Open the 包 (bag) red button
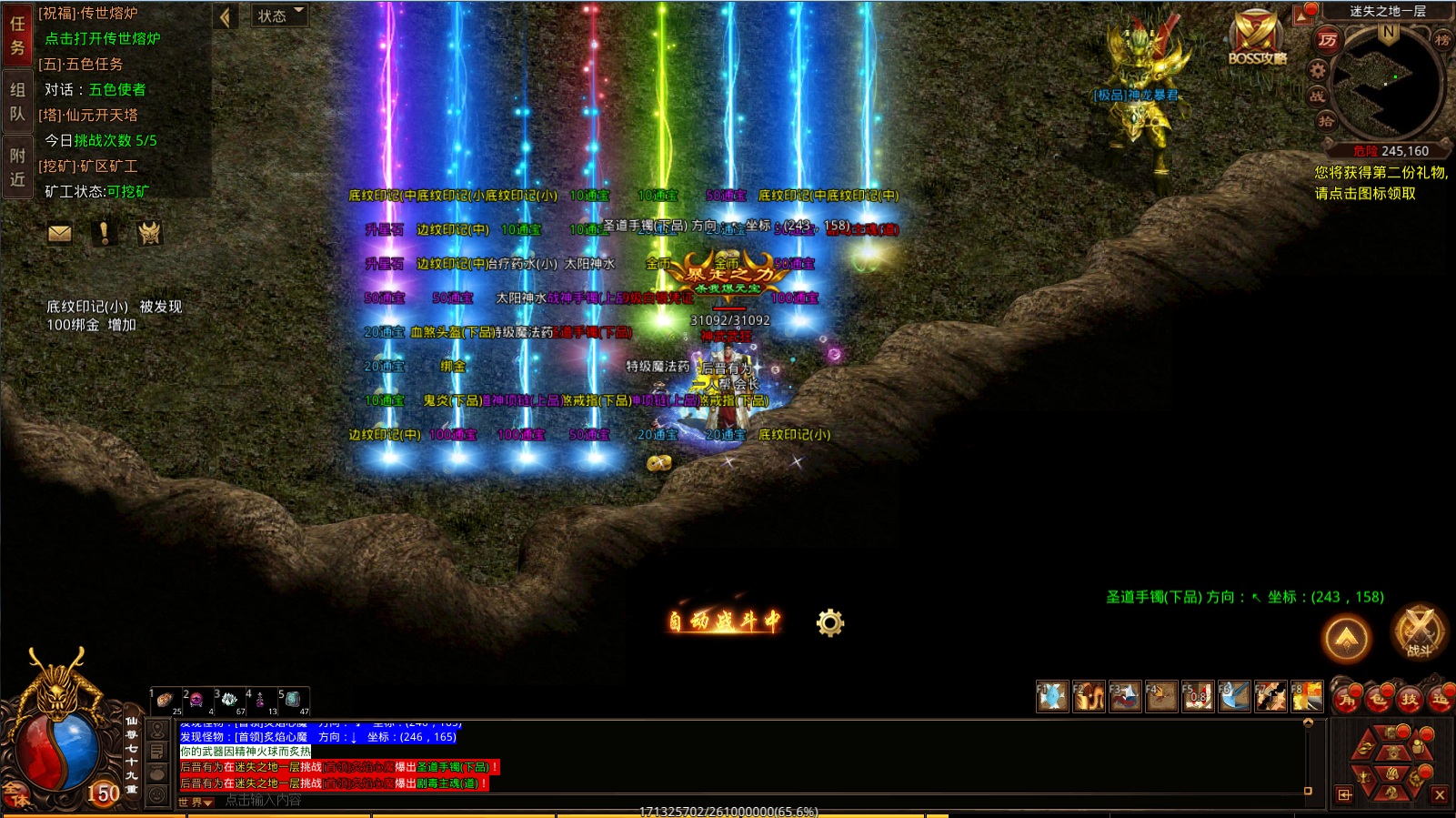 coord(1378,699)
